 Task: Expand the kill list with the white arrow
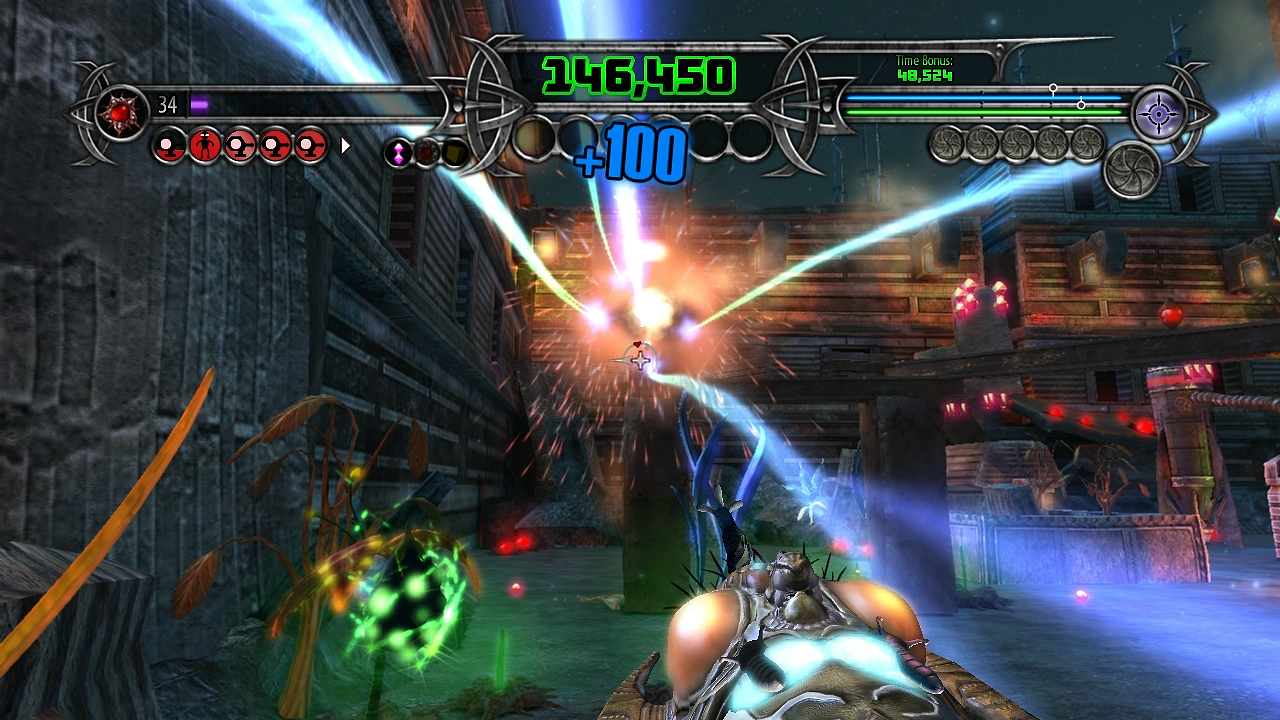345,145
